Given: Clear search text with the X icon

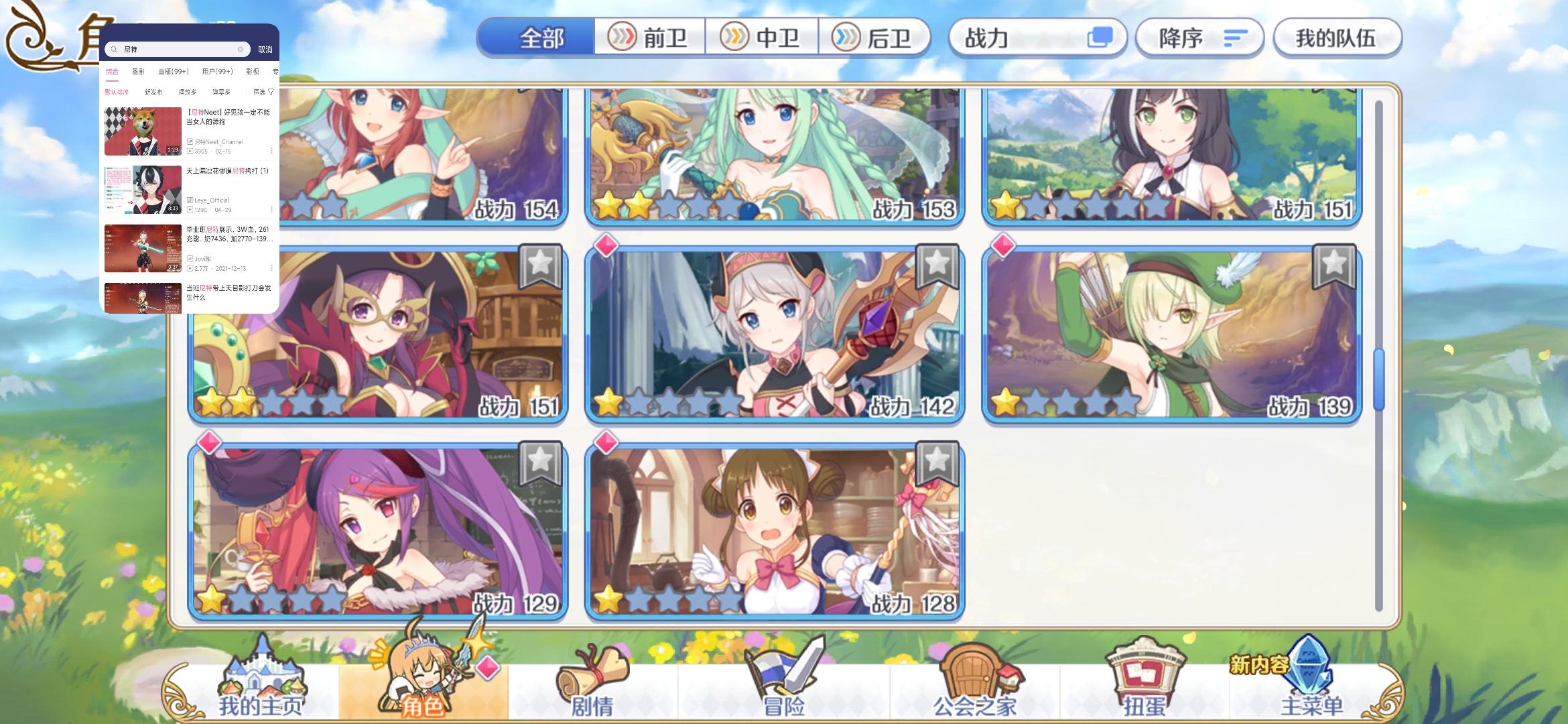Looking at the screenshot, I should [240, 48].
